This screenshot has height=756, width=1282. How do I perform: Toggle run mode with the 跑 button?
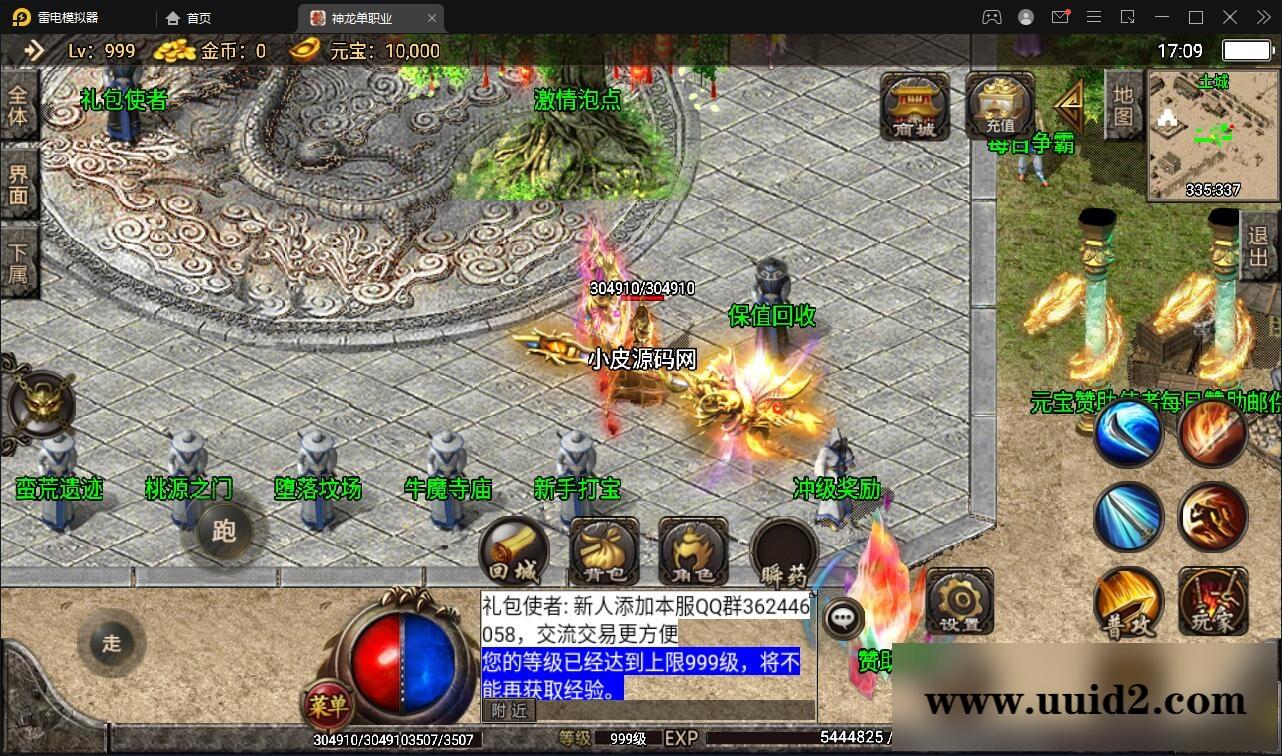225,533
